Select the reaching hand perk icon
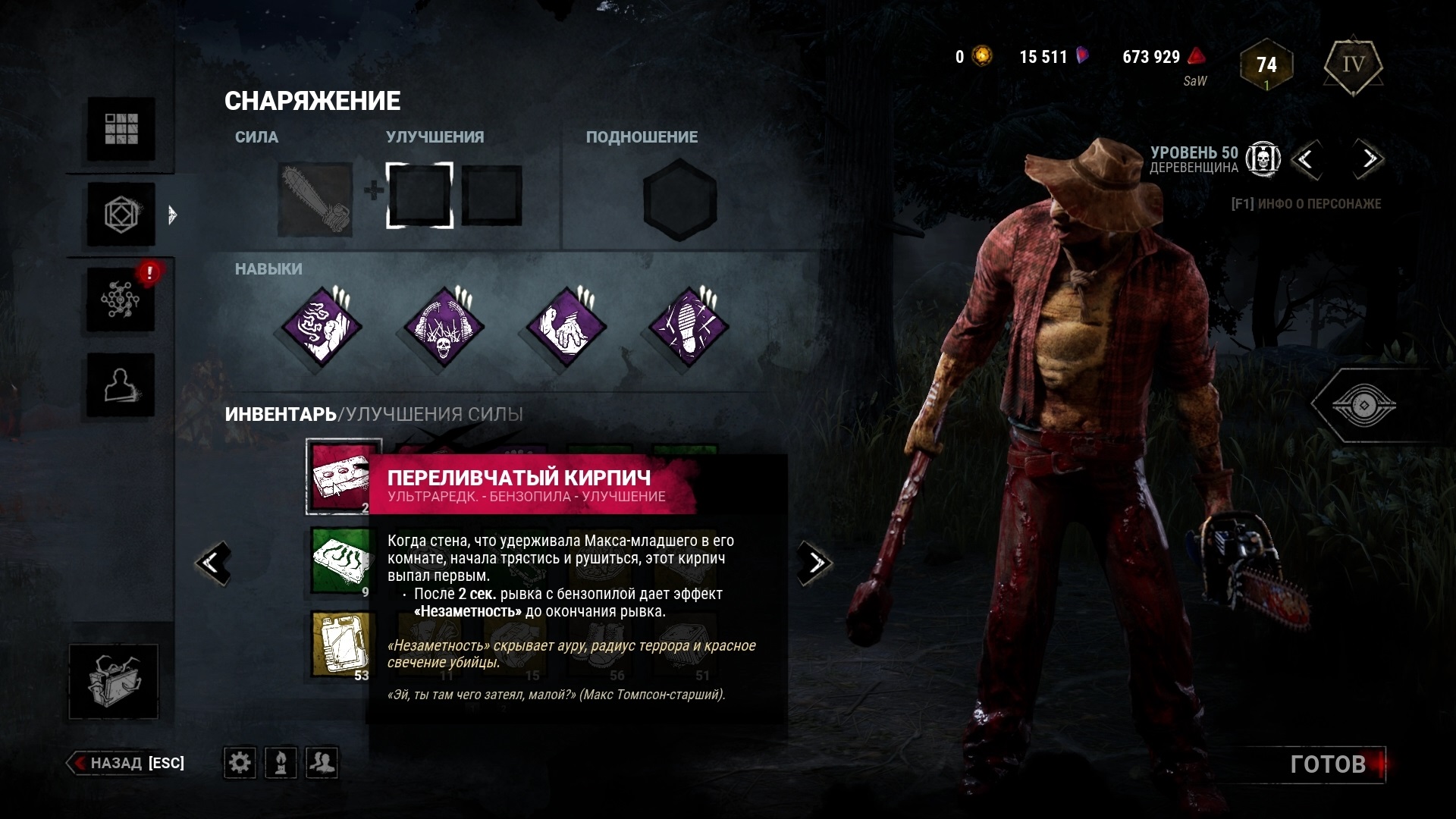Screen dimensions: 1456x819 tap(566, 327)
